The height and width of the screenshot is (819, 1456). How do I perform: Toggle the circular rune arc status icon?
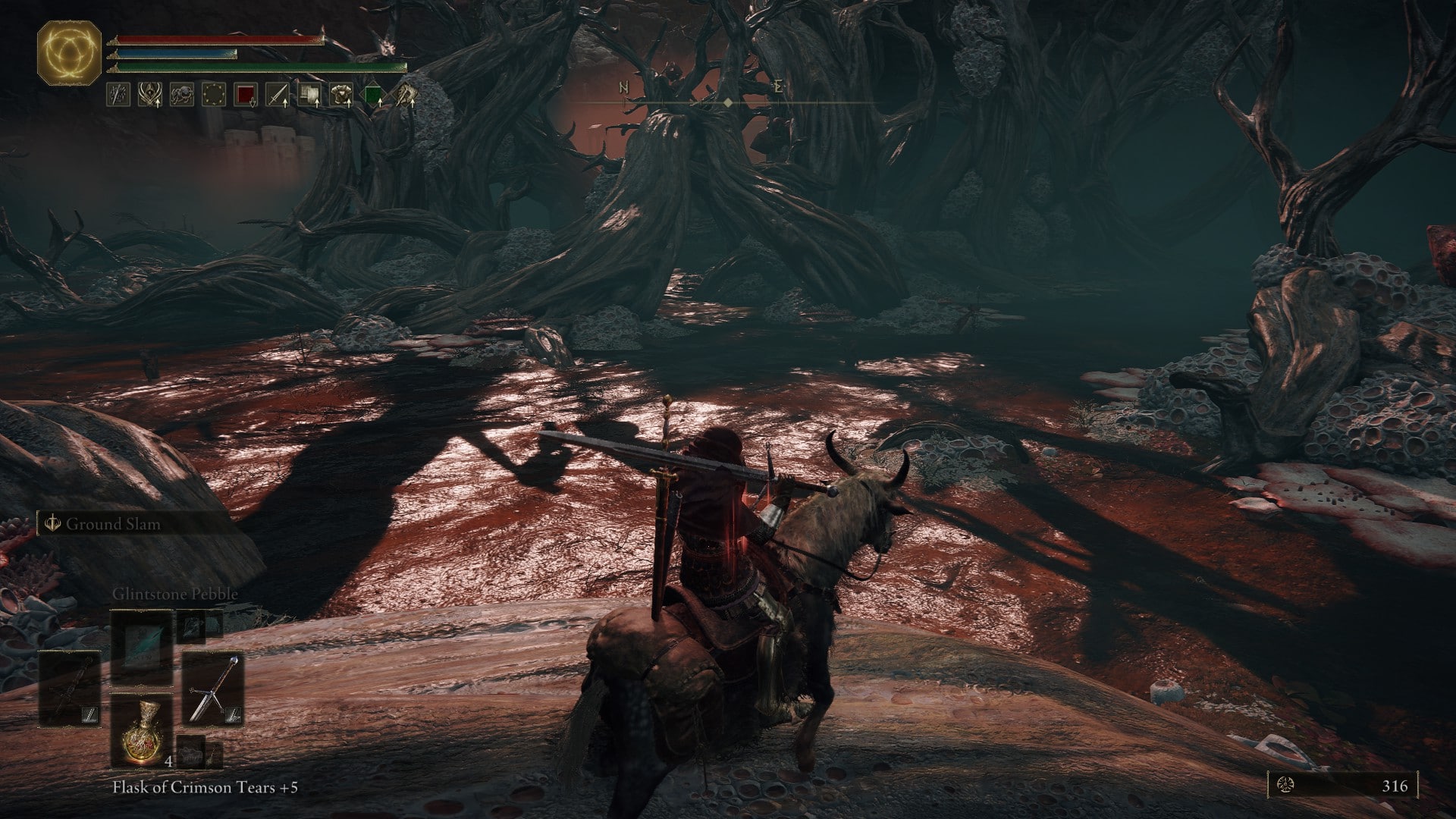[x=214, y=93]
